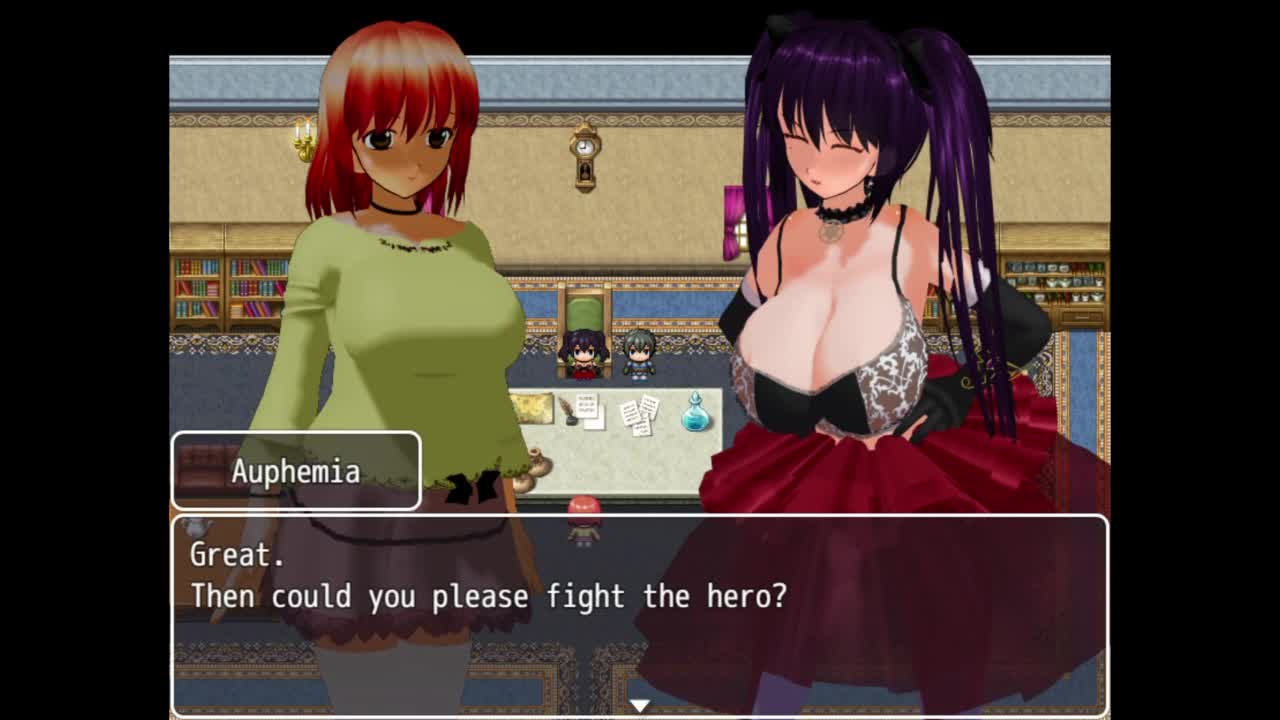The width and height of the screenshot is (1280, 720).
Task: Click the dialogue message box text
Action: point(488,577)
